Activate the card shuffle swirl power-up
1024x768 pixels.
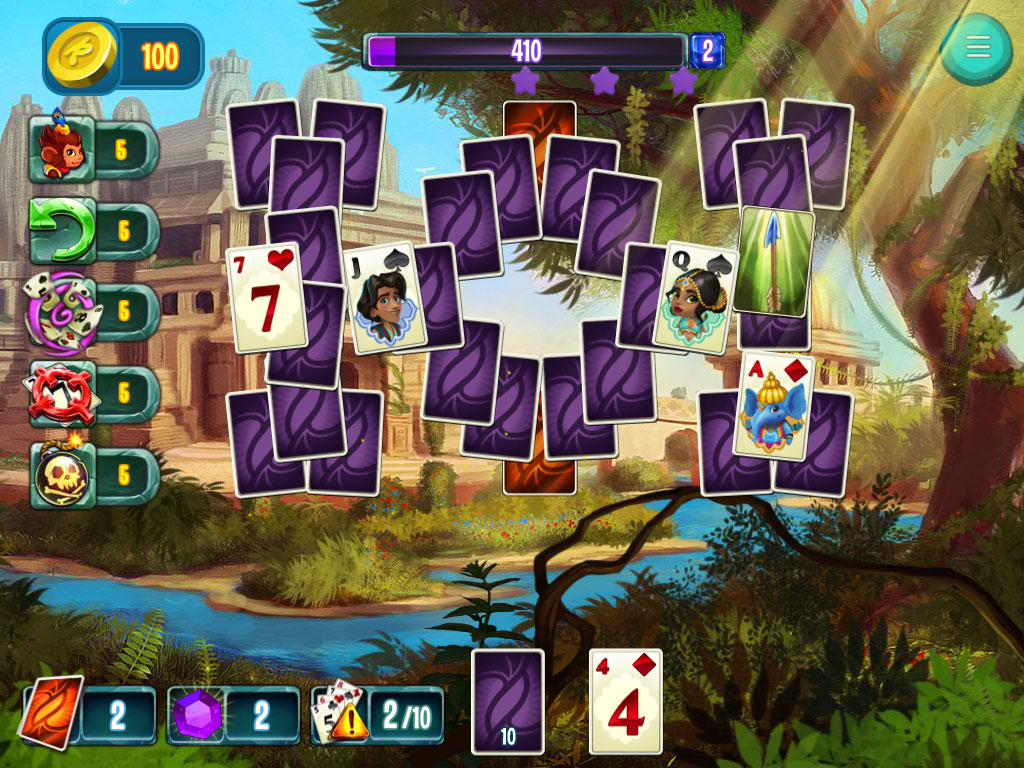click(62, 312)
